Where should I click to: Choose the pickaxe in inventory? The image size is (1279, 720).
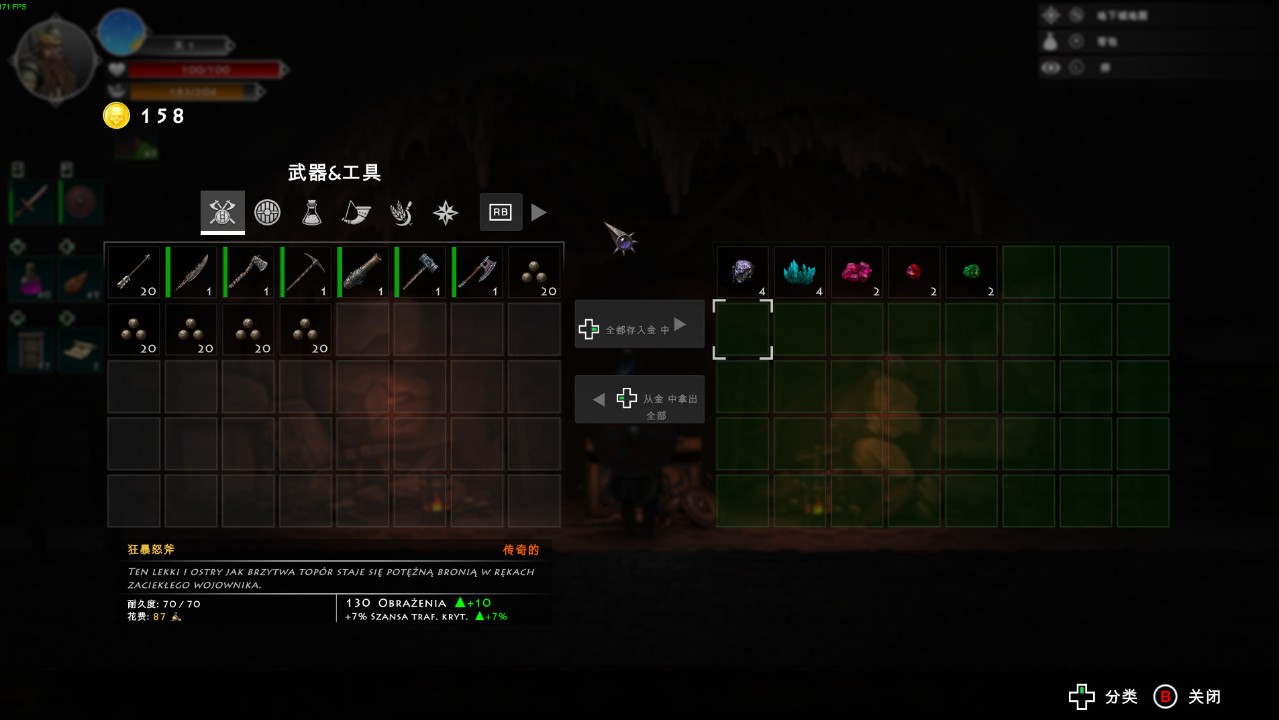pyautogui.click(x=306, y=272)
